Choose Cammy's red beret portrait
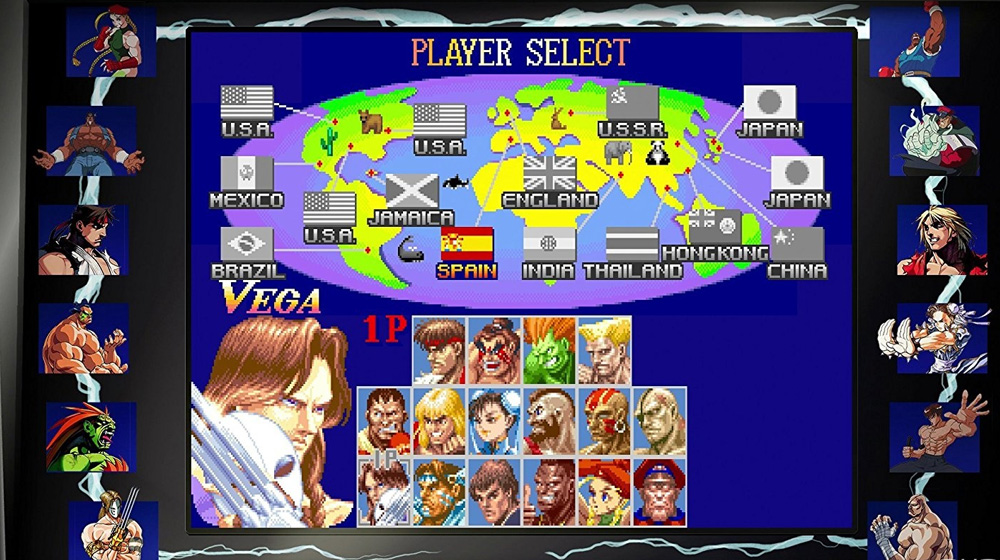The image size is (1000, 560). tap(604, 491)
